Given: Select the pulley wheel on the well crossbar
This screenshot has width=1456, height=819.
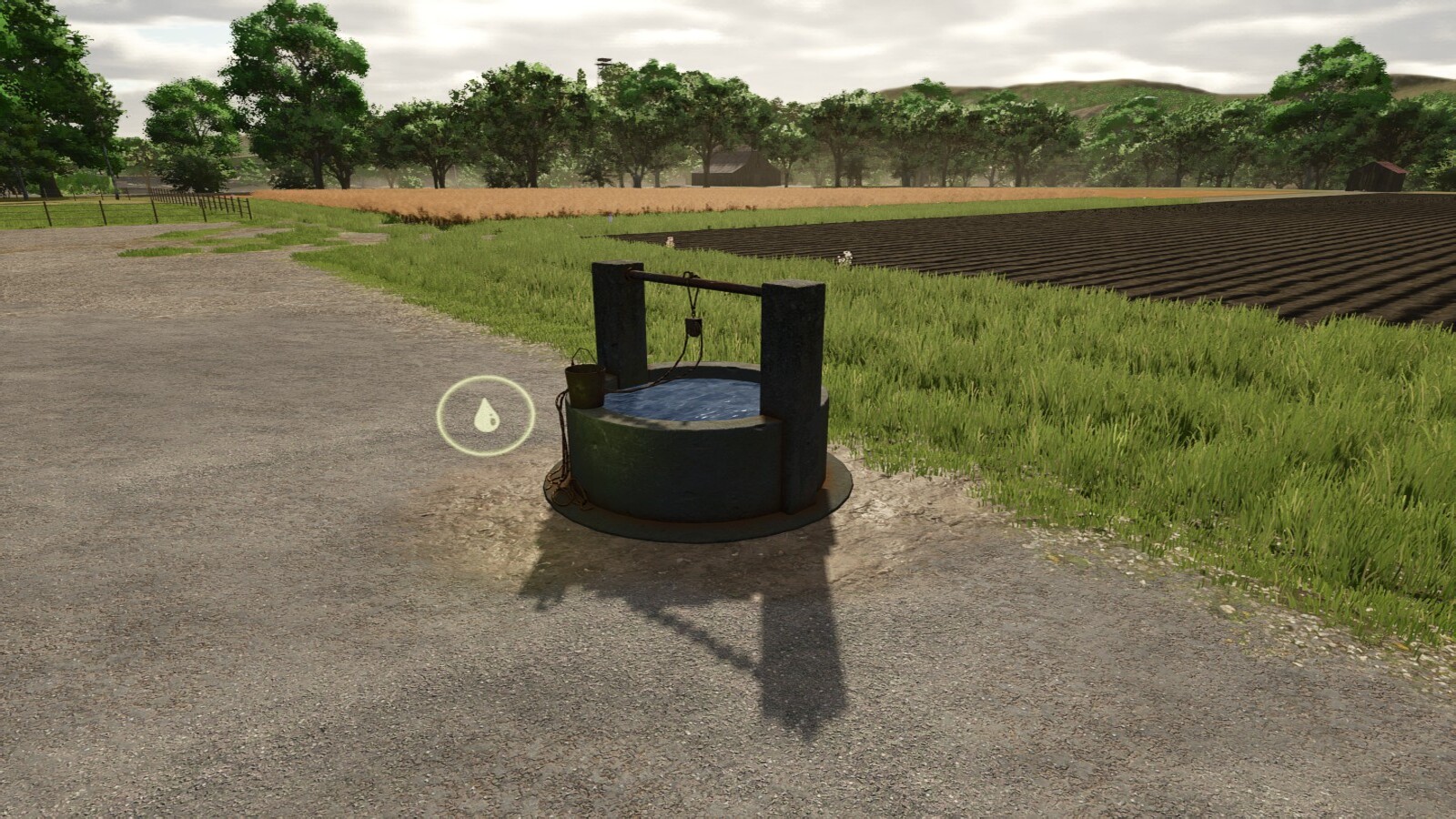Looking at the screenshot, I should click(693, 328).
